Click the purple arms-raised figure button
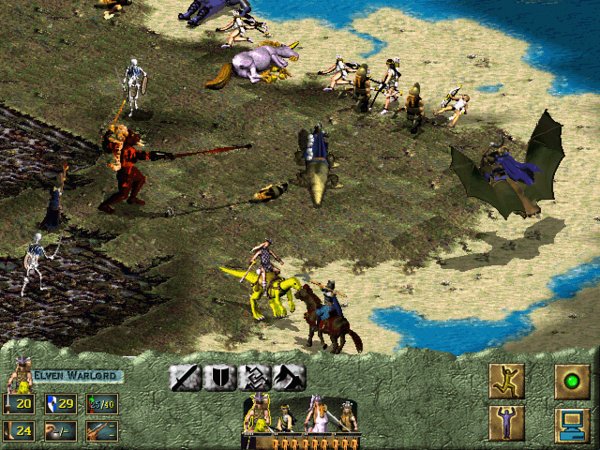600x450 pixels. coord(506,422)
